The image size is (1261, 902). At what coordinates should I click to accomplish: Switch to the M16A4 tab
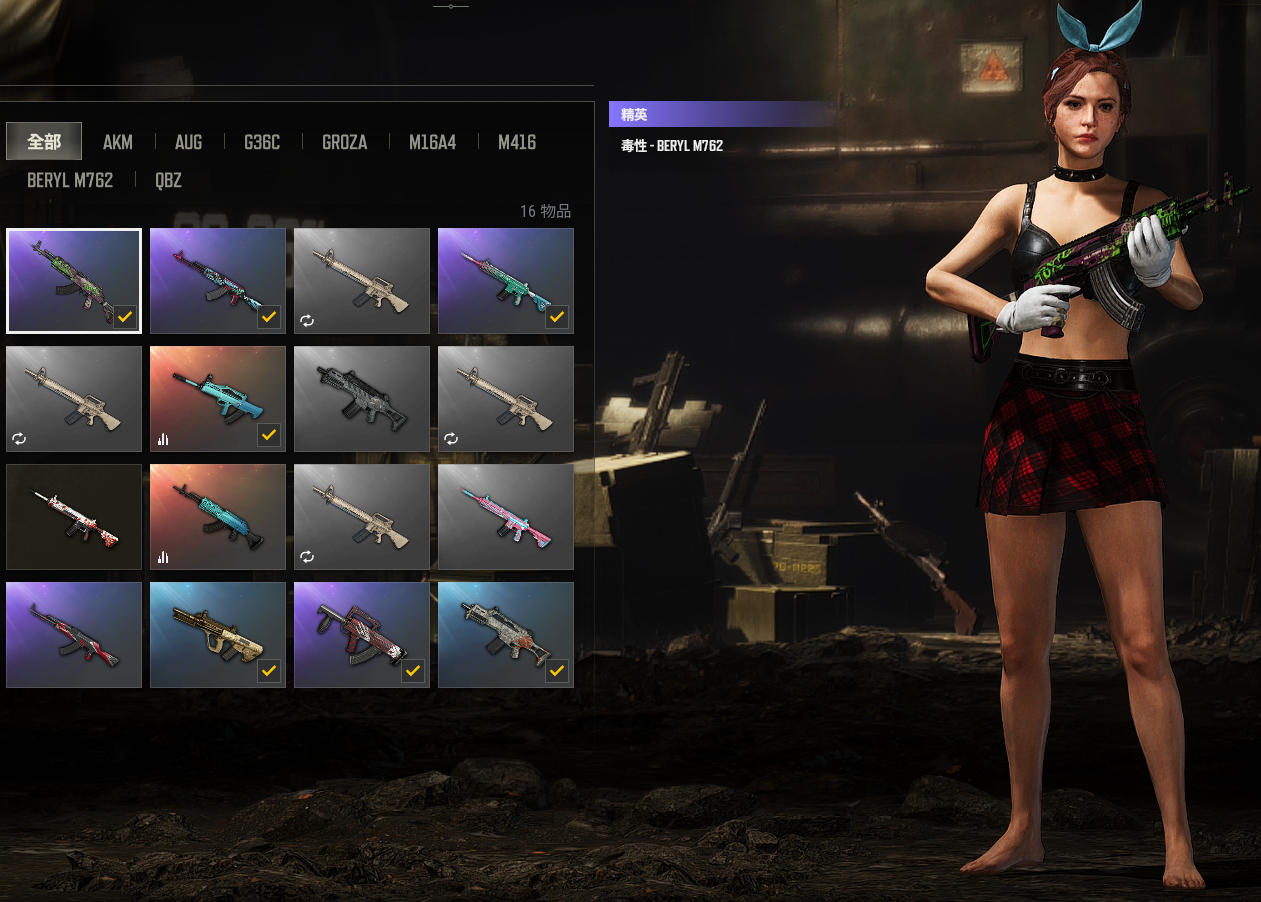432,142
